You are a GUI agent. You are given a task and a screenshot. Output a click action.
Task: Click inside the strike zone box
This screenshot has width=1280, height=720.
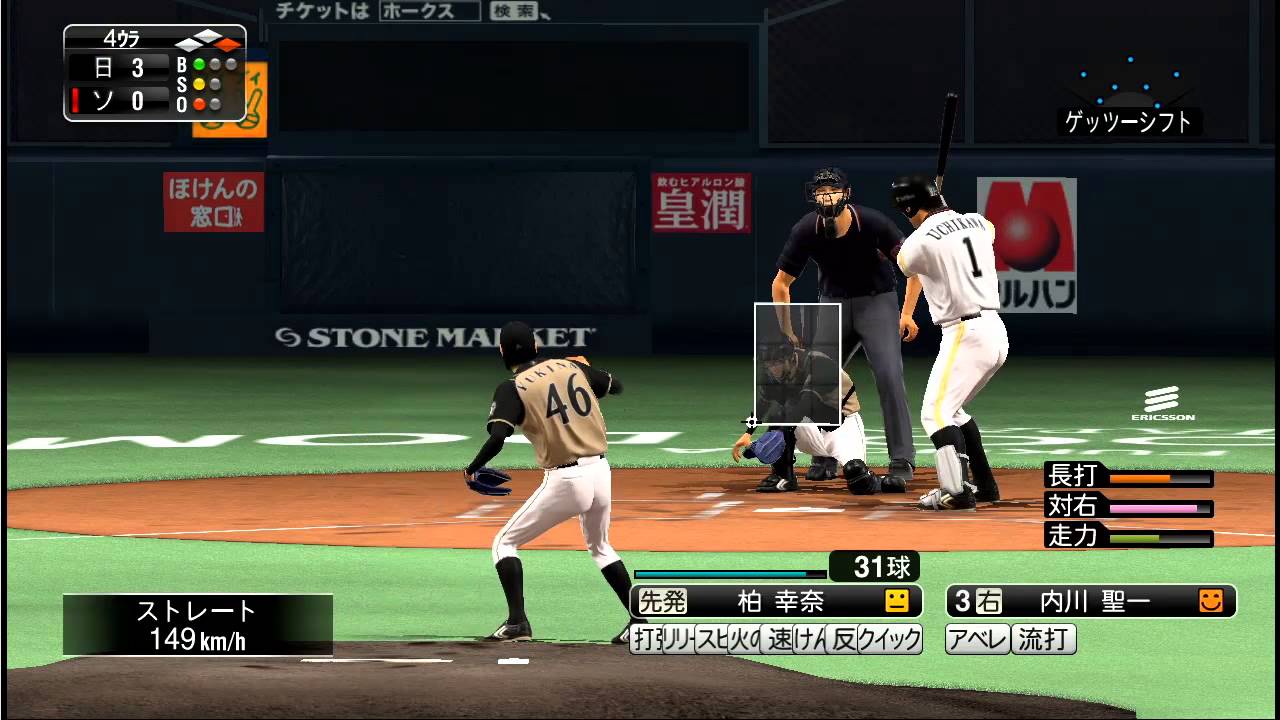tap(797, 364)
